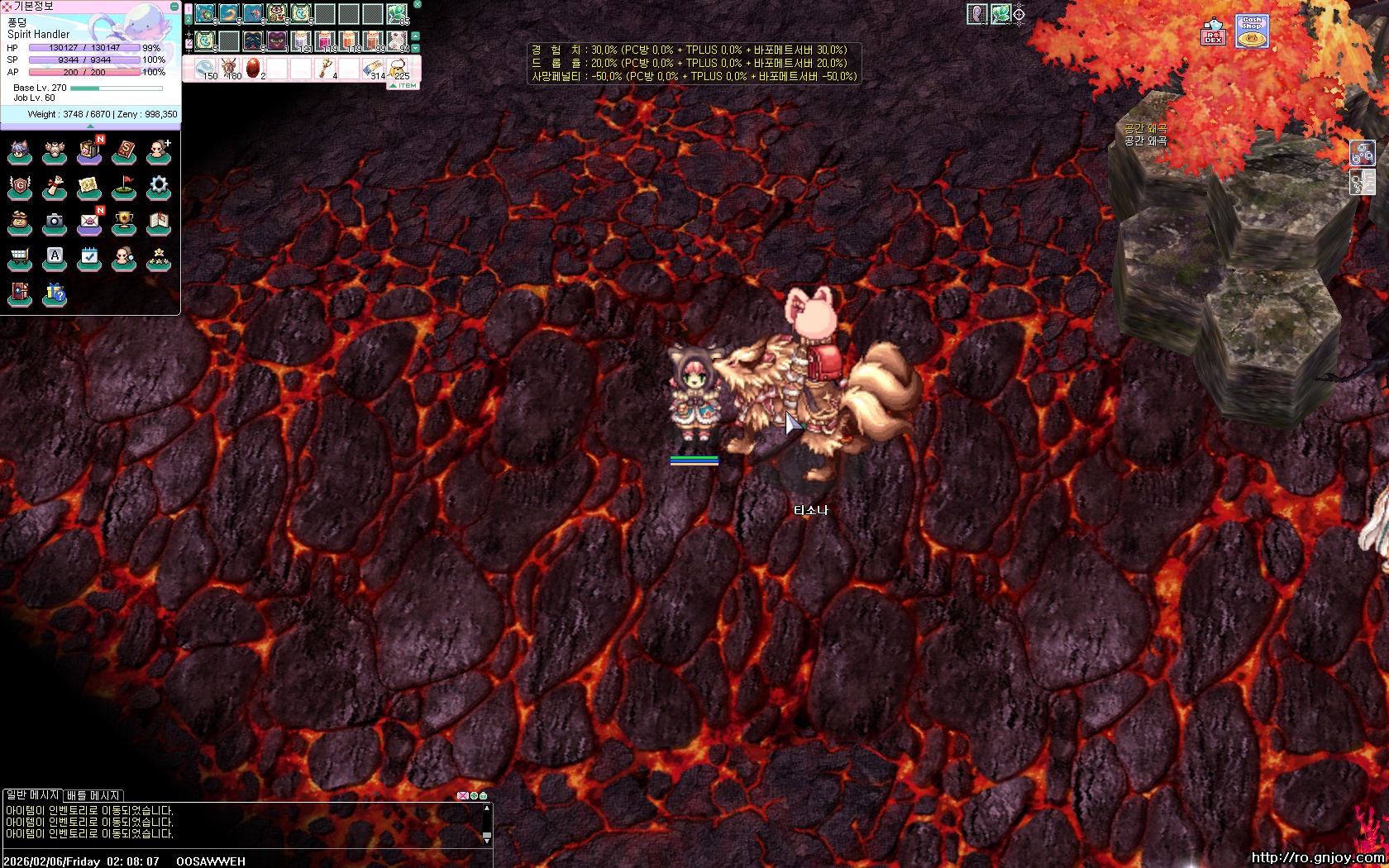Open the Cash Shop

pos(1252,31)
